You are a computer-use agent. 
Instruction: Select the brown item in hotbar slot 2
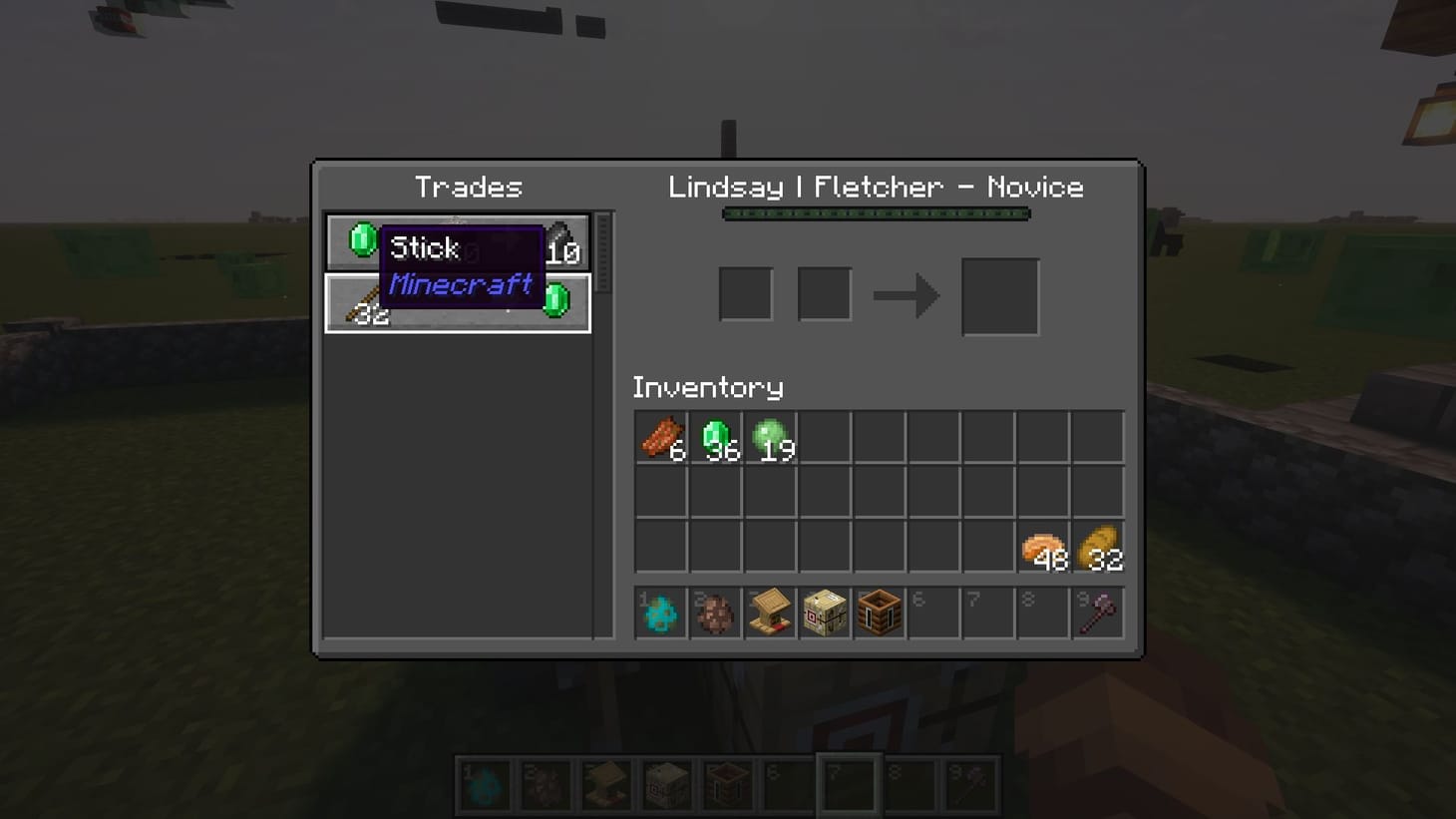[715, 613]
